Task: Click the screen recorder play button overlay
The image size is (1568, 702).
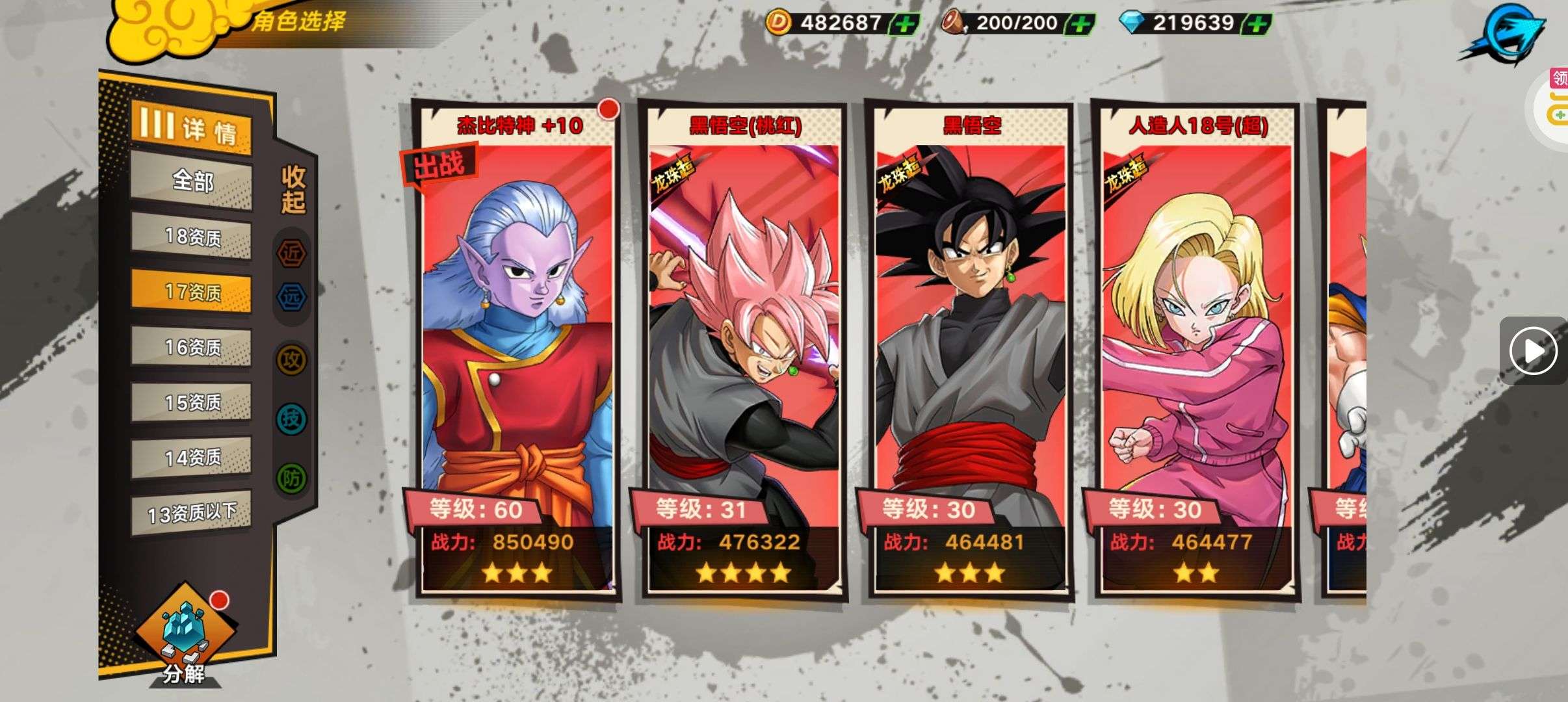Action: (1533, 351)
